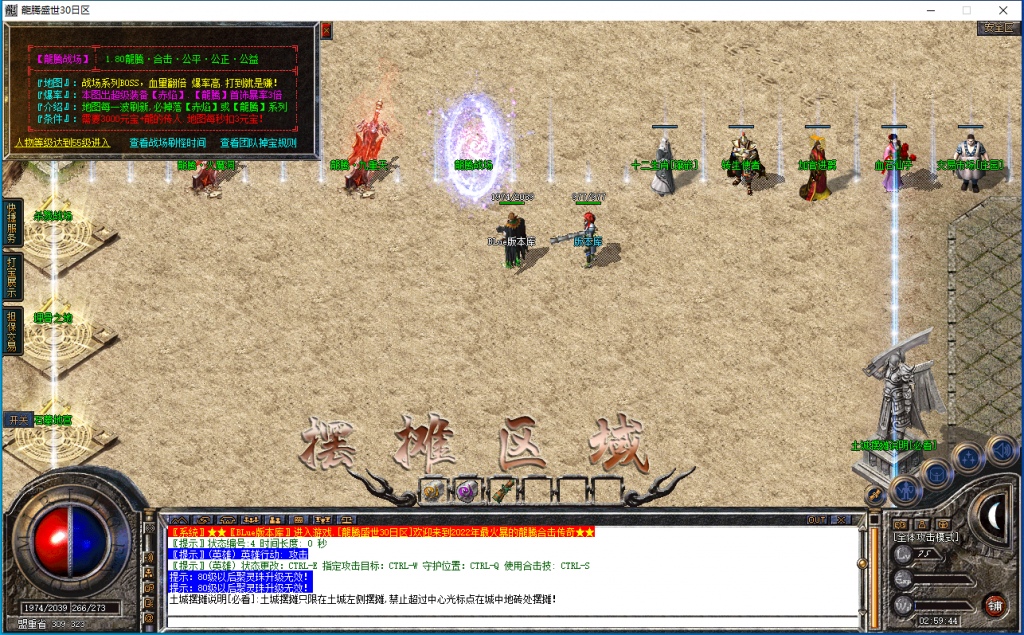The width and height of the screenshot is (1024, 635).
Task: Use the purple orb item in belt
Action: (x=465, y=490)
